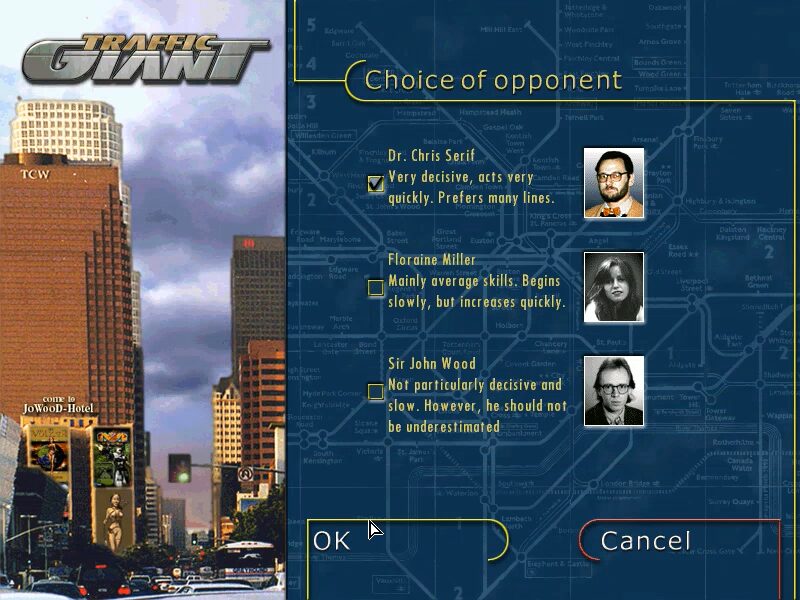This screenshot has width=800, height=600.
Task: Select Floraine Miller's portrait photo
Action: click(x=614, y=287)
